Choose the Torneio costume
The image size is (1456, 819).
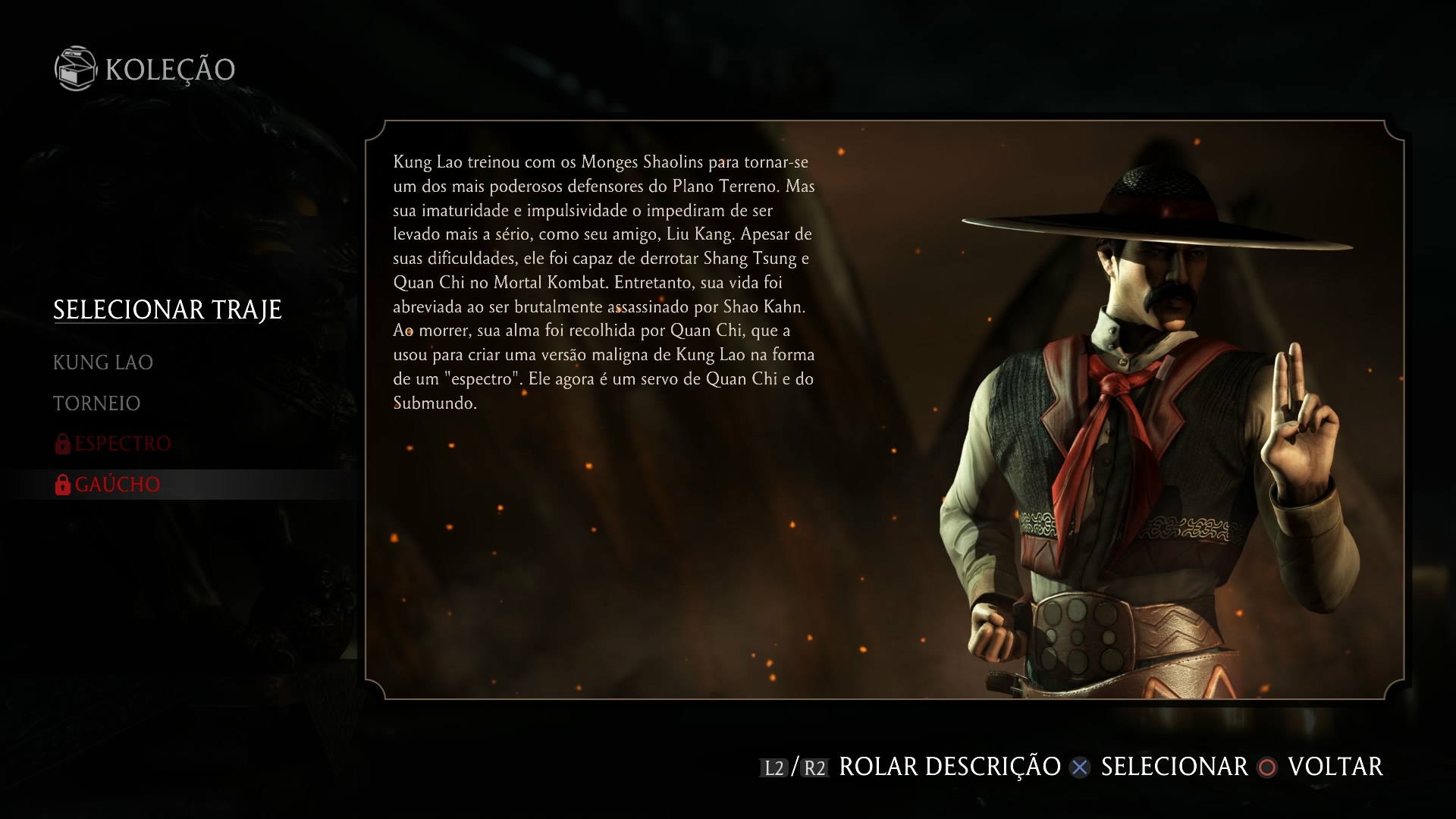point(97,403)
